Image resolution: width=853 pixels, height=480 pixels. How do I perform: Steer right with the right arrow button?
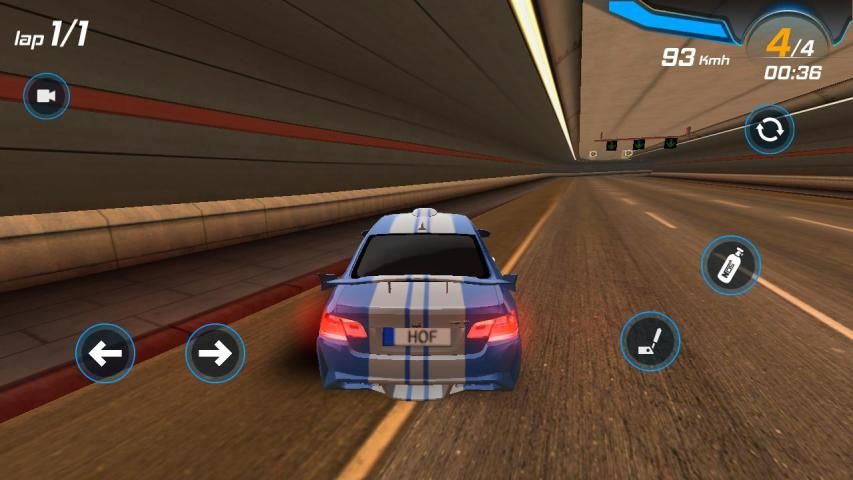[215, 353]
